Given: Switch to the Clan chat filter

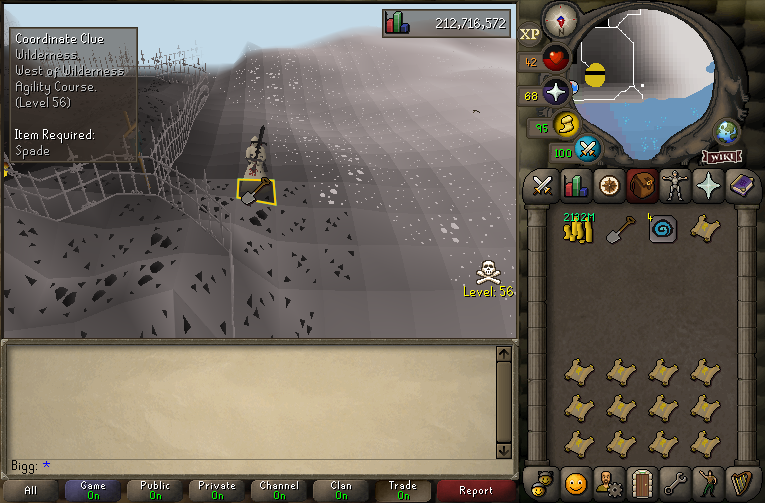Looking at the screenshot, I should (340, 490).
